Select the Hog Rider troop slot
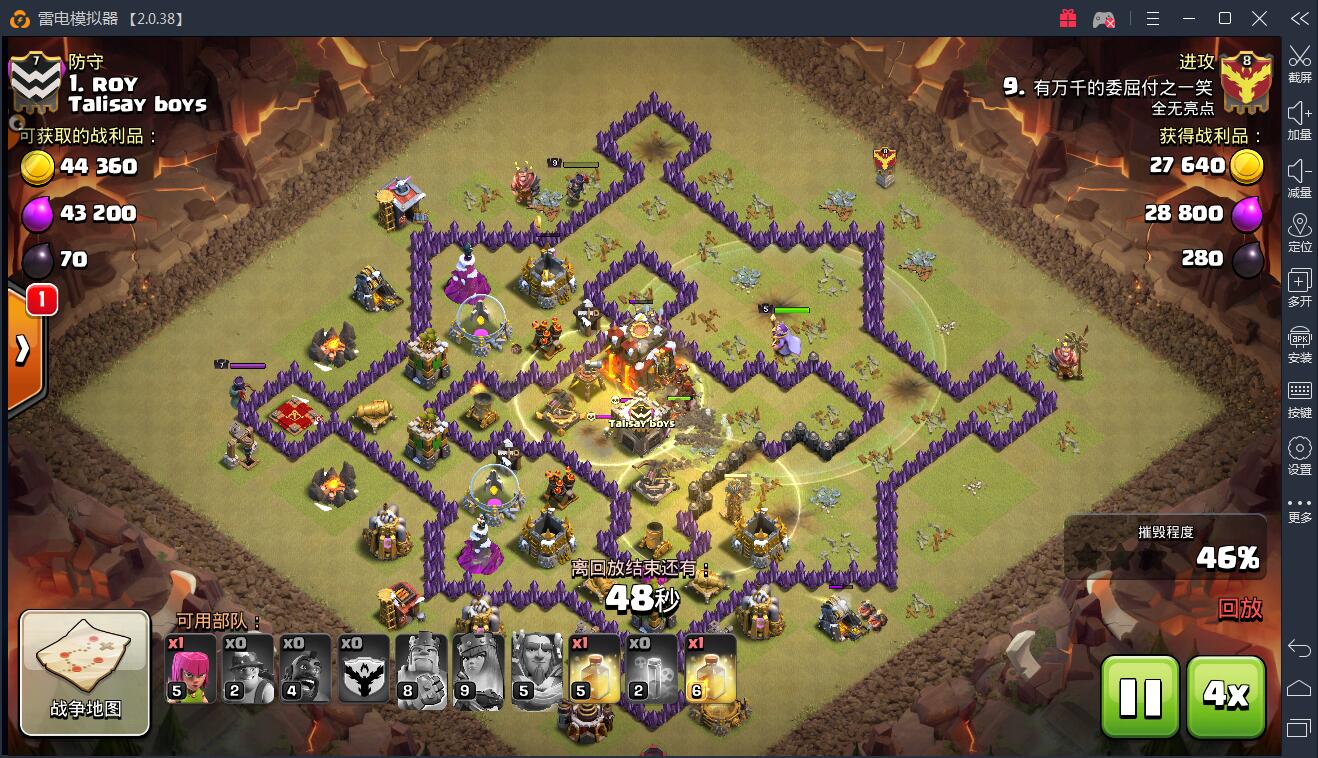The width and height of the screenshot is (1318, 758). coord(306,669)
